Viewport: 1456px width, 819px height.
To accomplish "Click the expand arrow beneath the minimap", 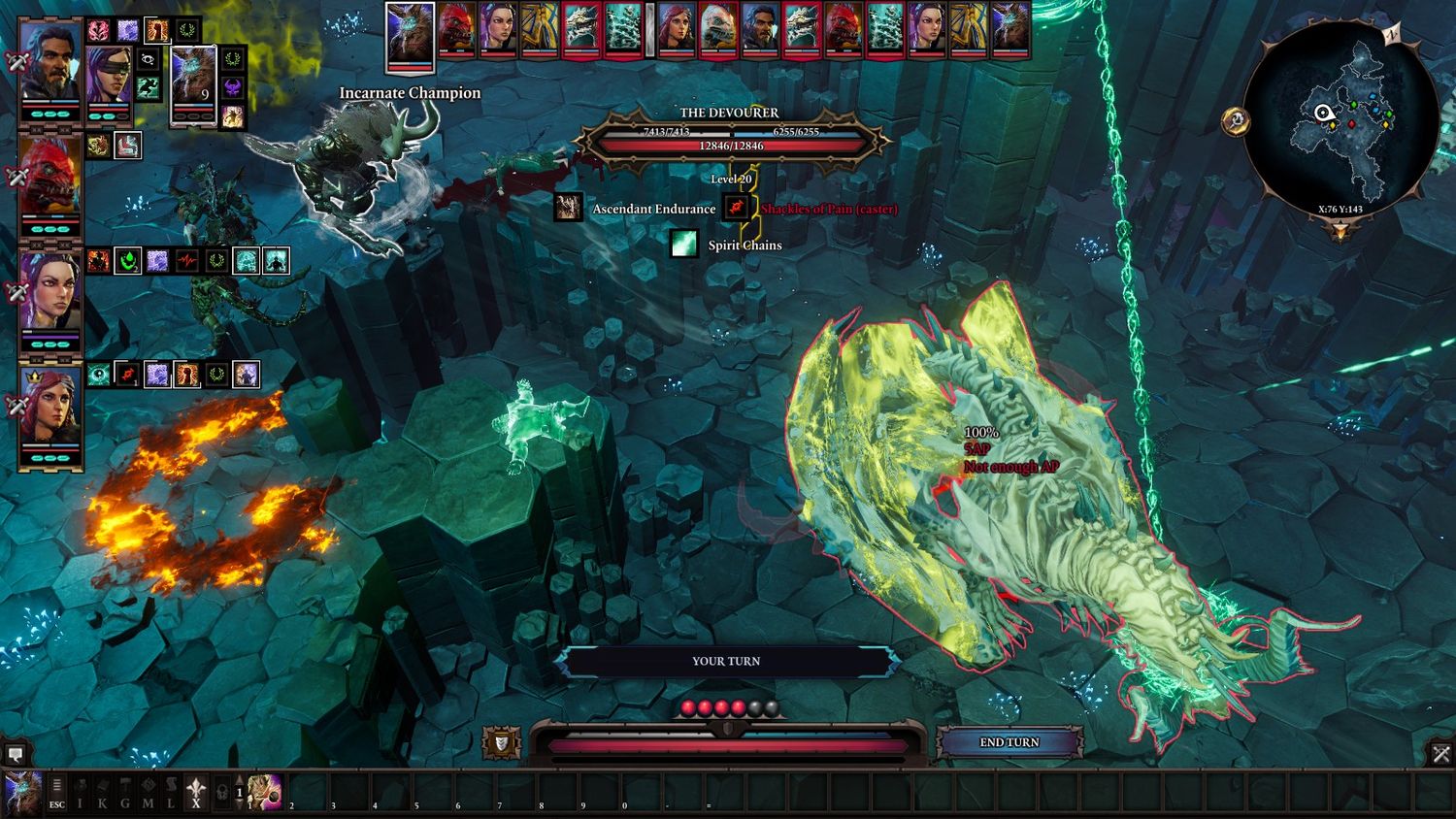I will click(x=1340, y=232).
